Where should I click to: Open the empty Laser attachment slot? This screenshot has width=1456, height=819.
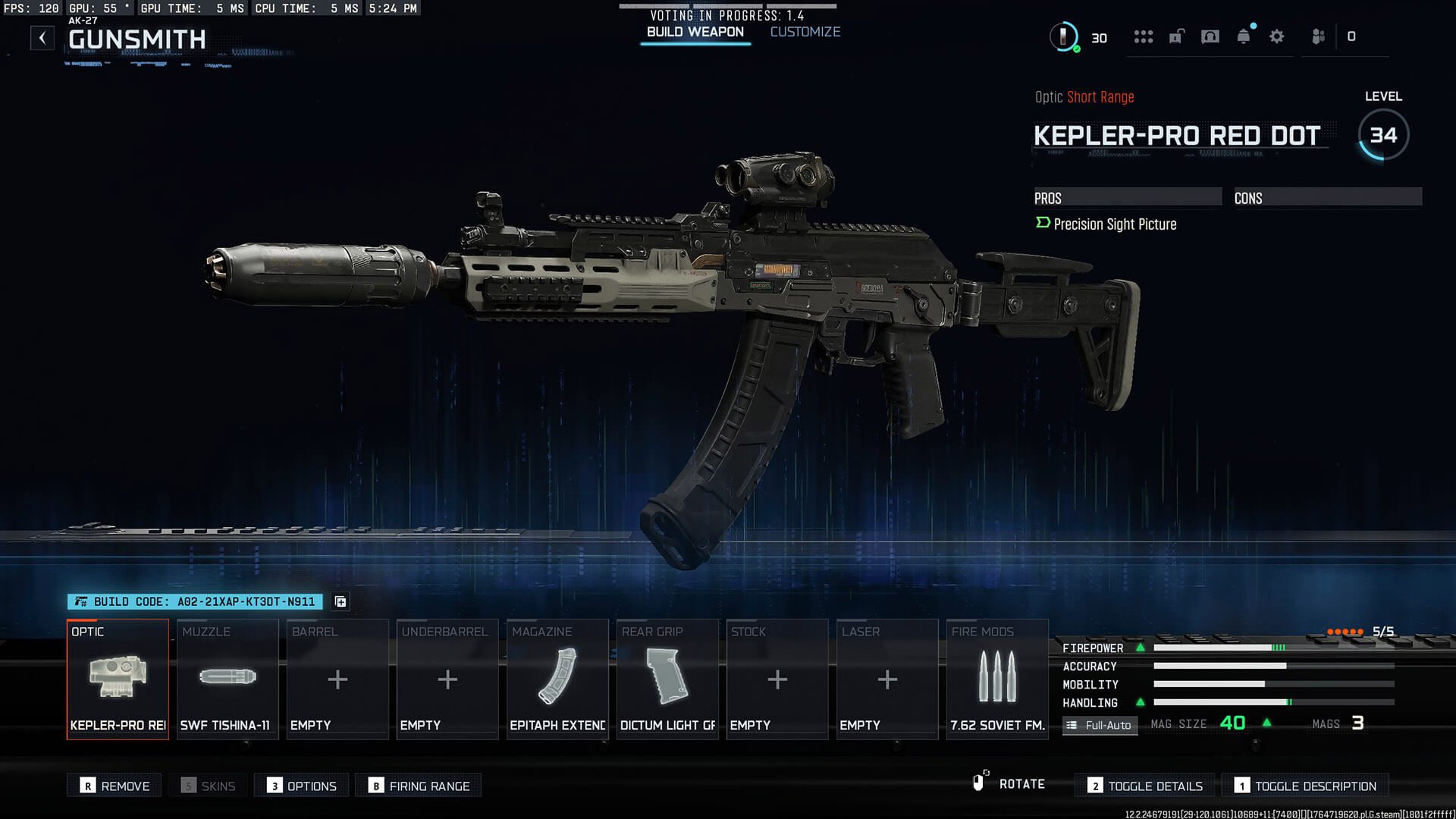[887, 679]
